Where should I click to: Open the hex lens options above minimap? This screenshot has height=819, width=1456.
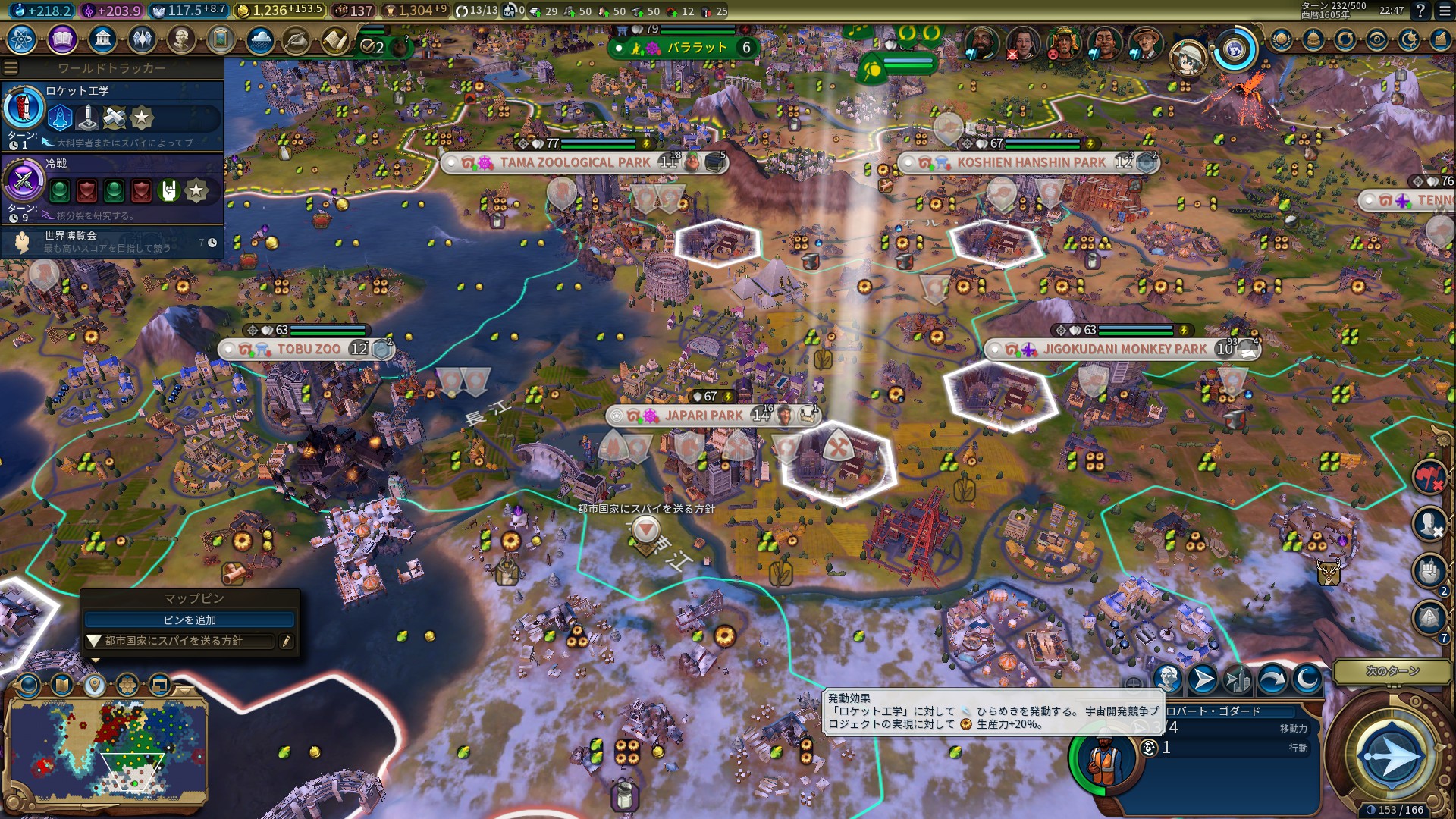click(x=127, y=686)
